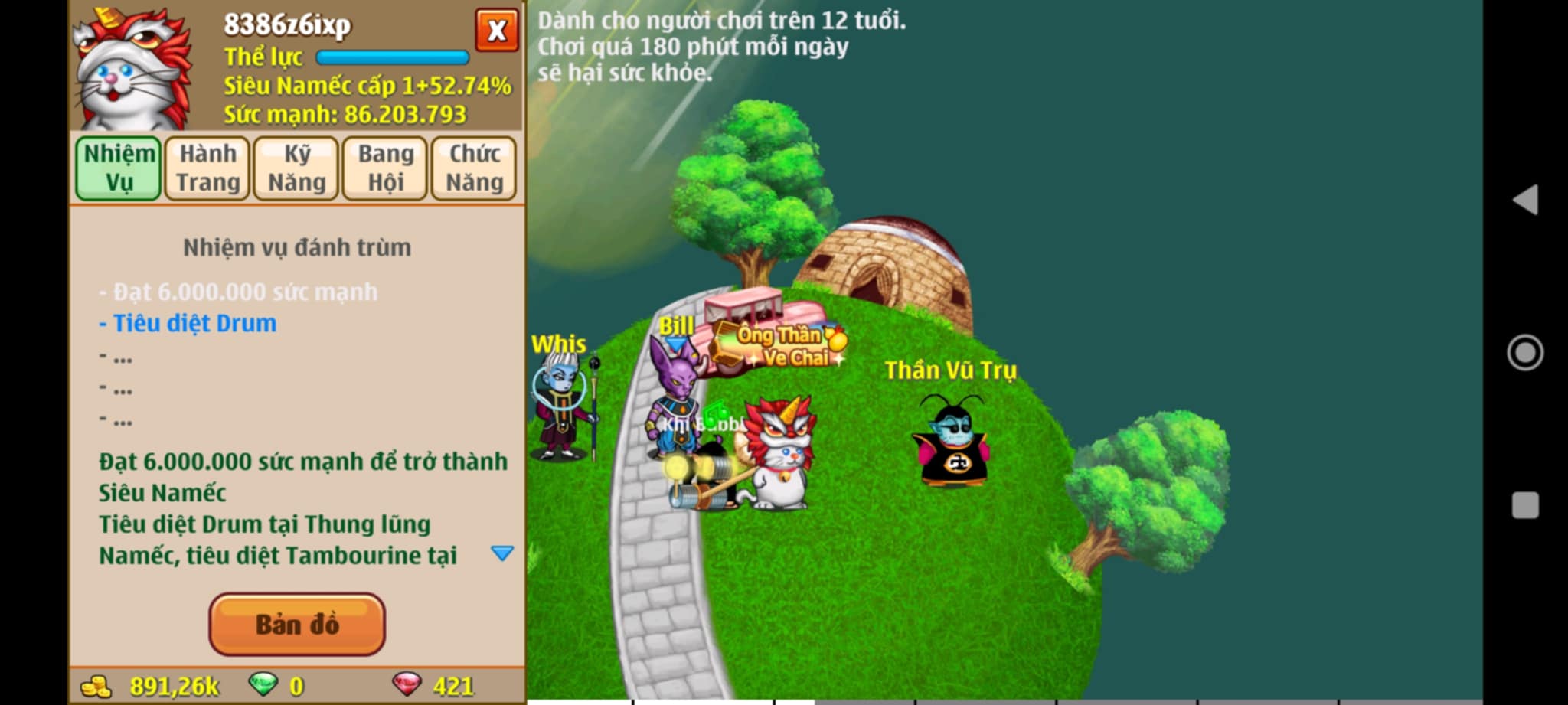Switch to the Nhiệm Vụ tab

tap(119, 168)
